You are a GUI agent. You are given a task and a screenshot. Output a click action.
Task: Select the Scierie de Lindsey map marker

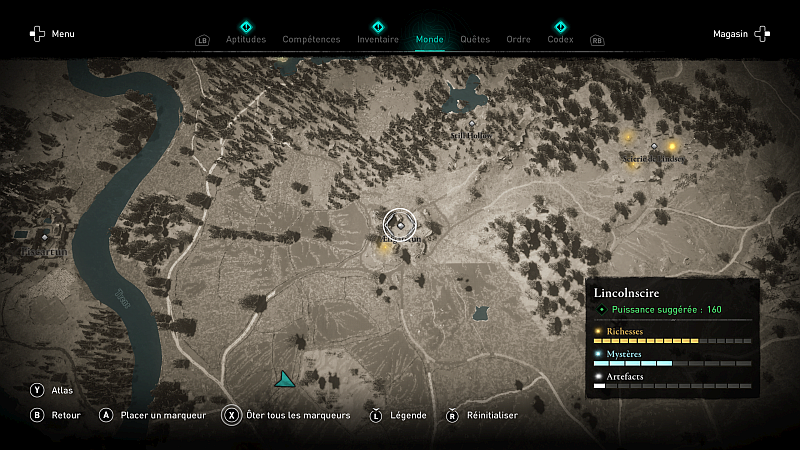(x=655, y=146)
